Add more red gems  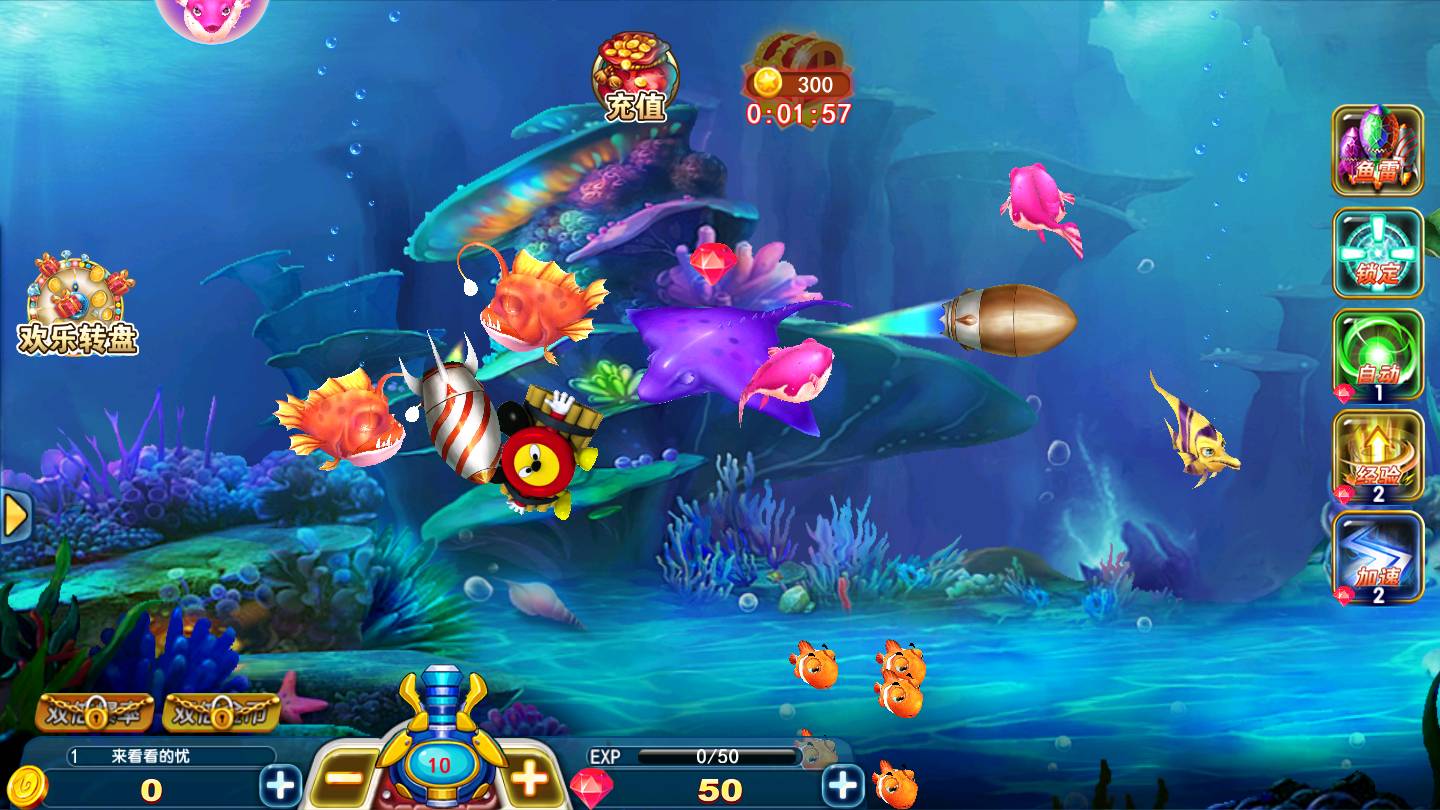click(x=843, y=786)
